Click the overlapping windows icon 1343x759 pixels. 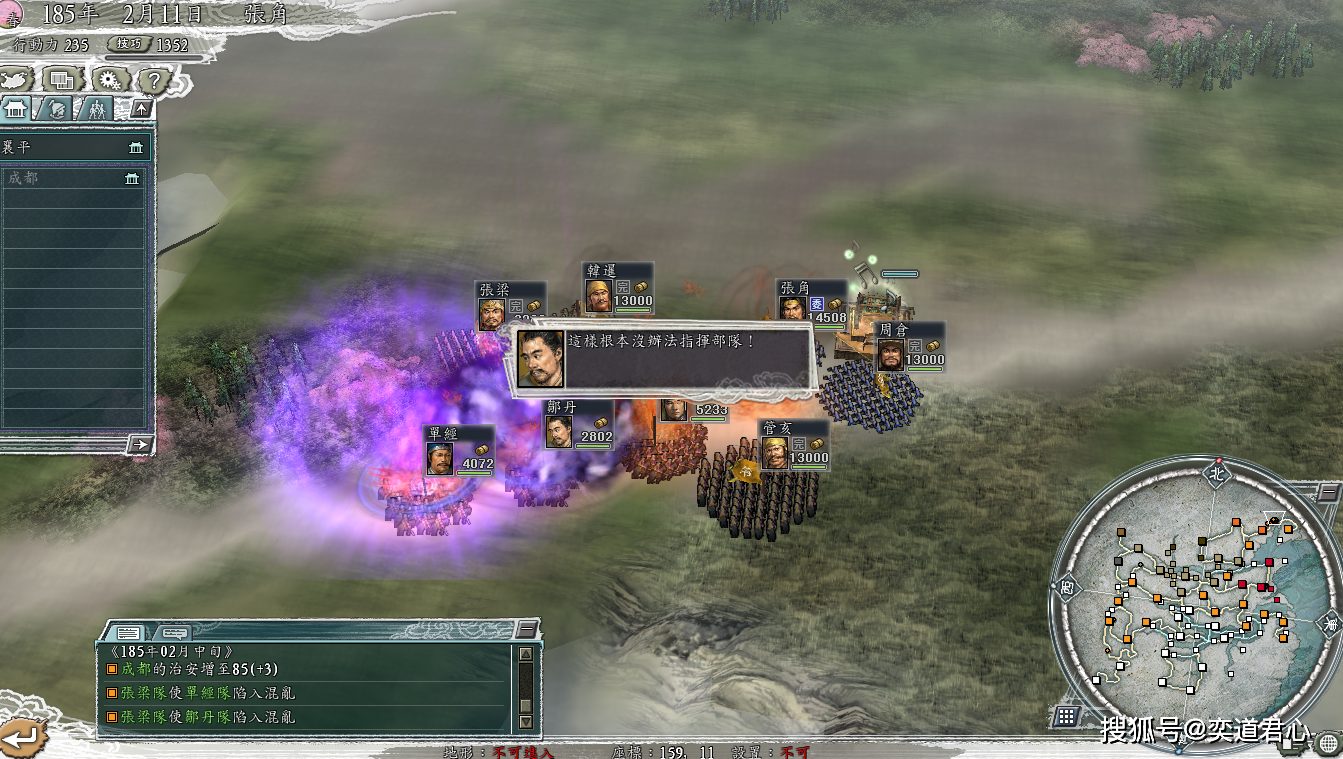coord(62,79)
